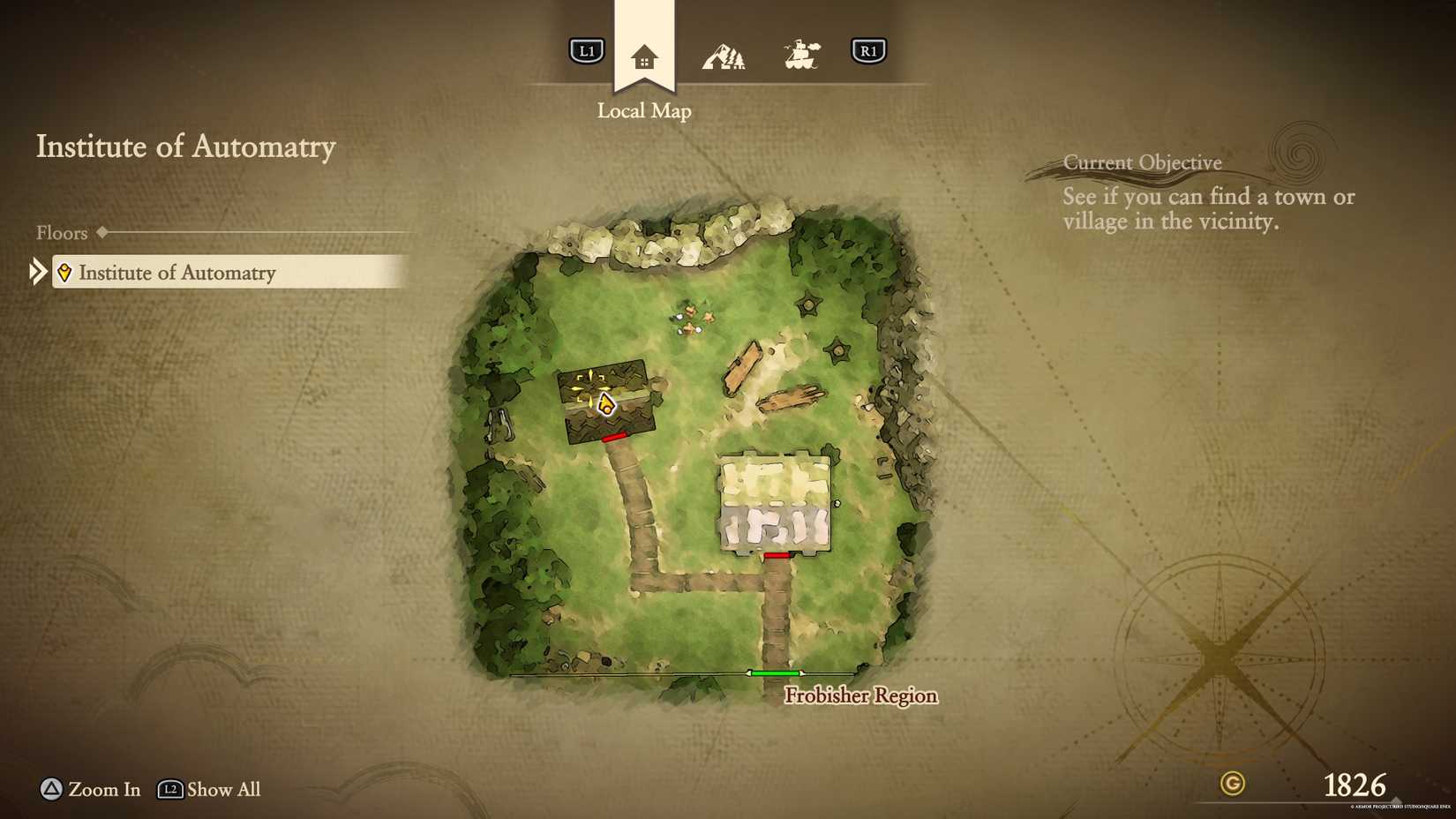Choose the Zoom In option

point(91,789)
